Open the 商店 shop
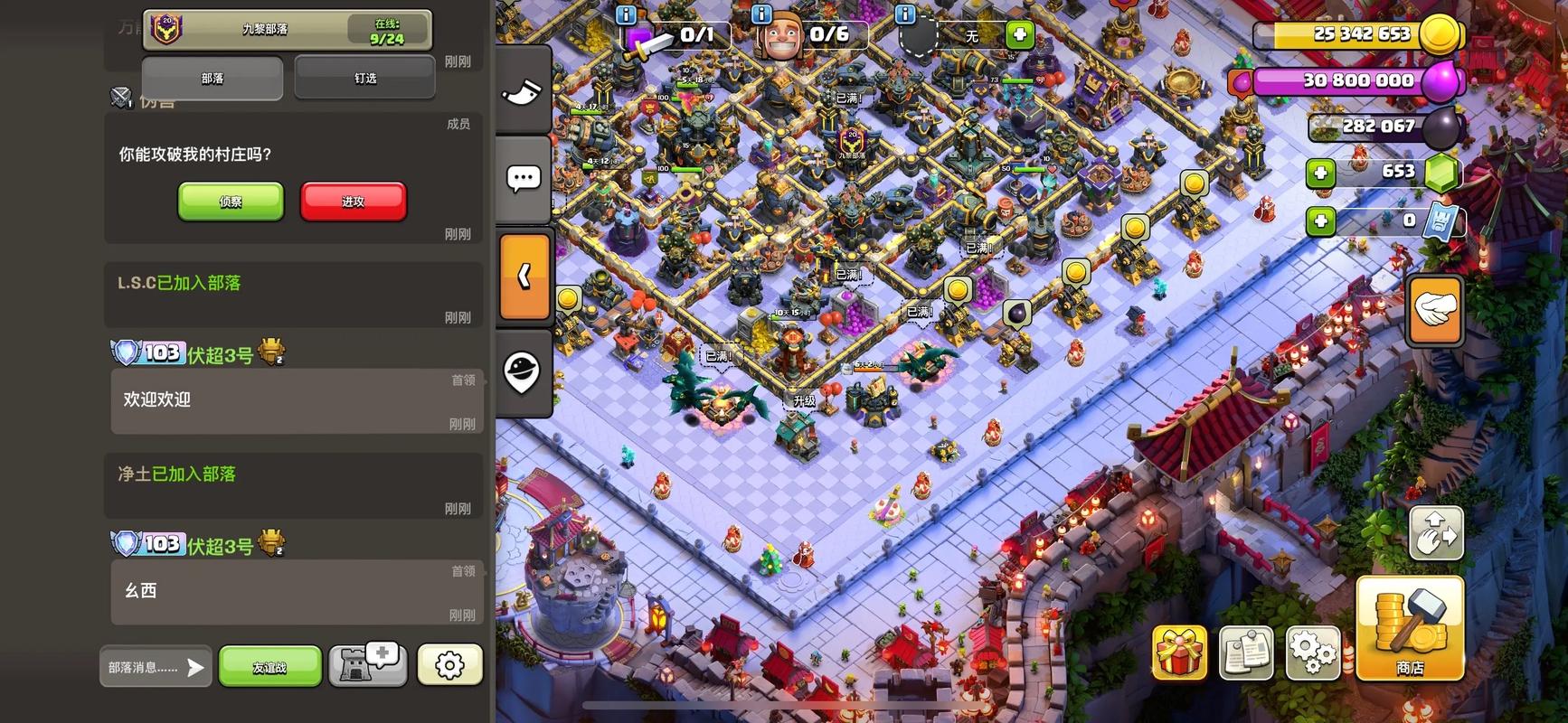 point(1409,628)
